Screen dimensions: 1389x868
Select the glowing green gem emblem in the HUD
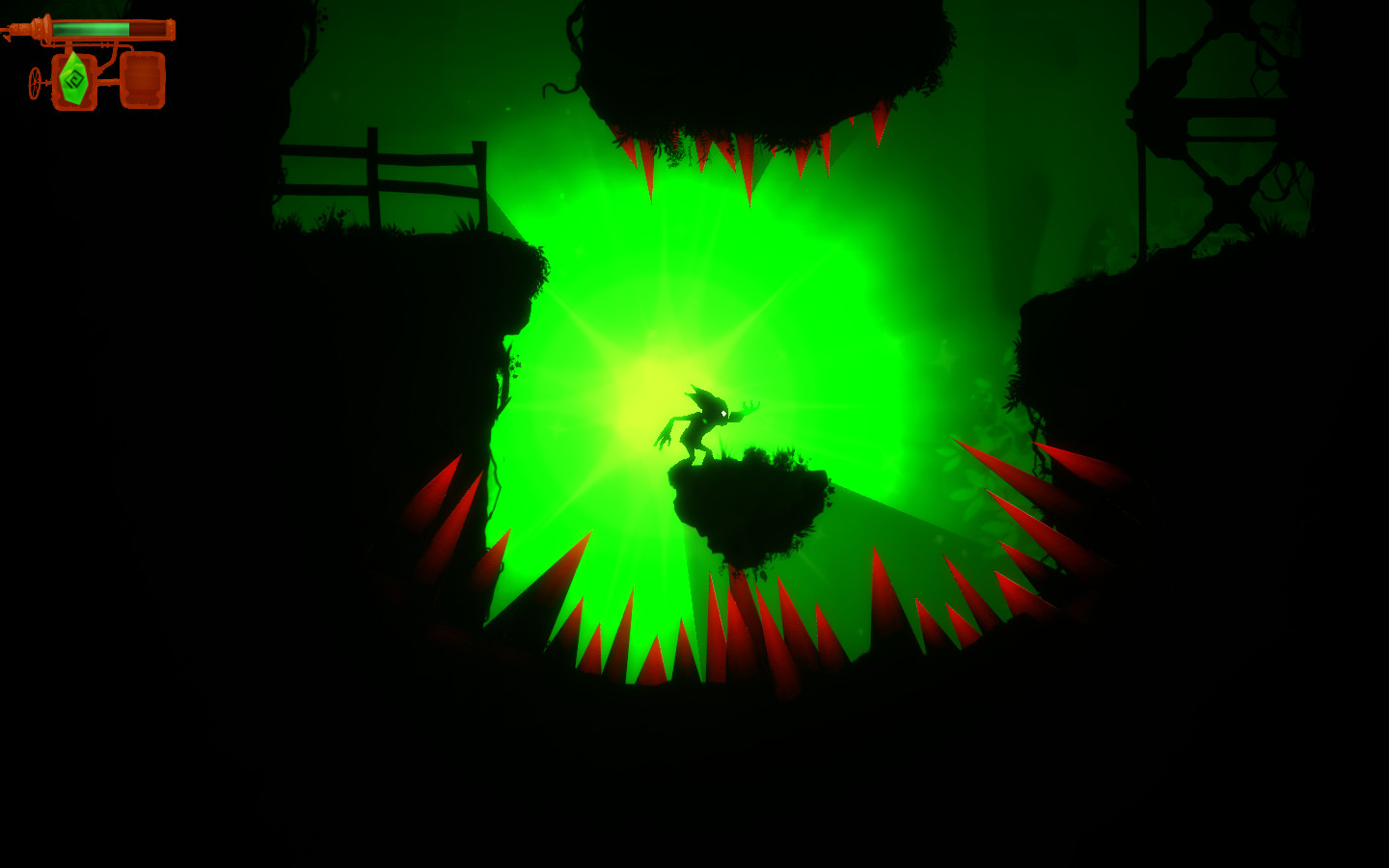pos(74,78)
